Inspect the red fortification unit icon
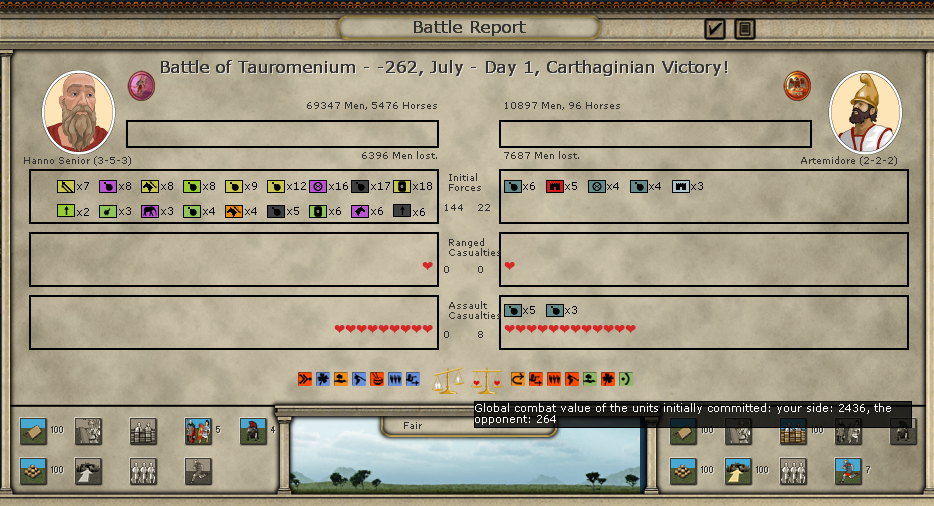The height and width of the screenshot is (506, 934). click(555, 186)
